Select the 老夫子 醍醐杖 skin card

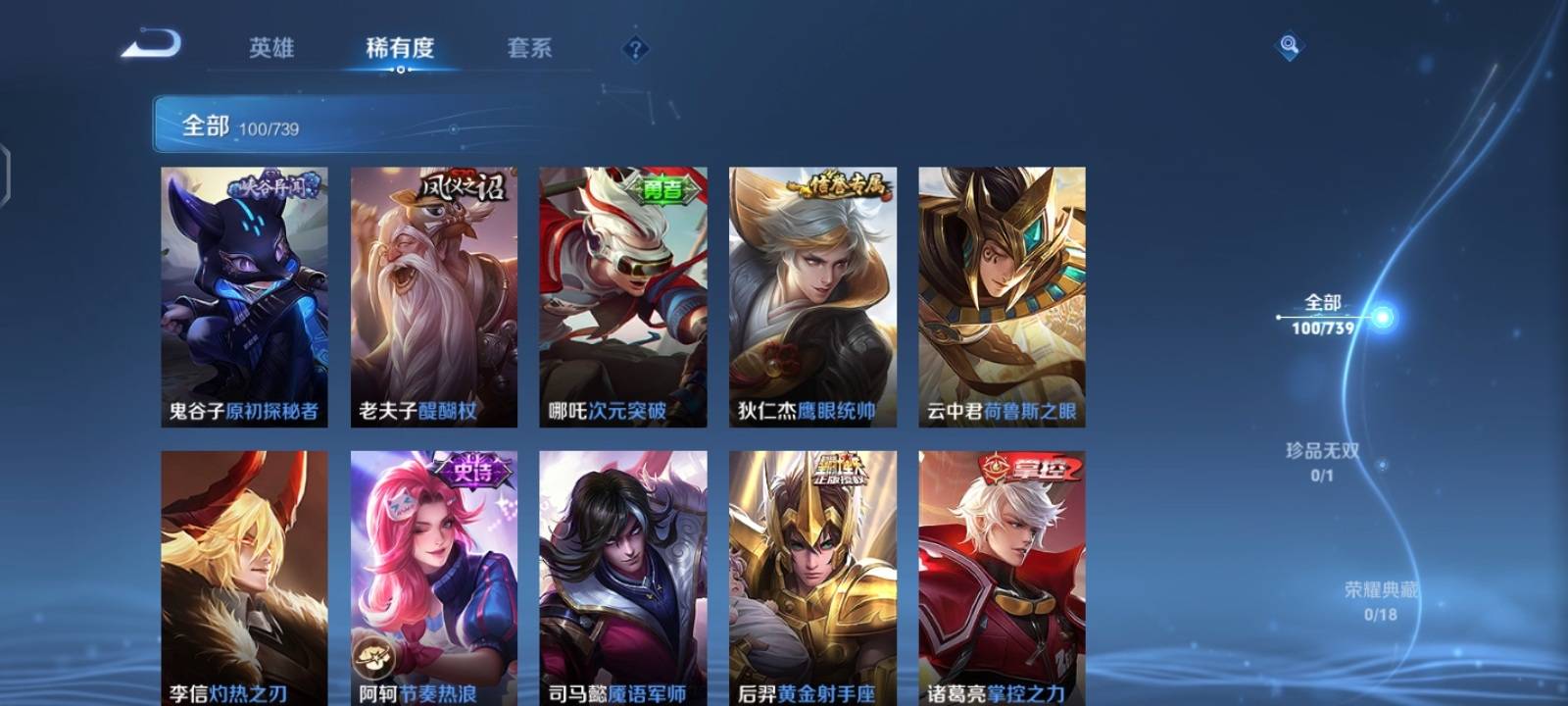434,296
